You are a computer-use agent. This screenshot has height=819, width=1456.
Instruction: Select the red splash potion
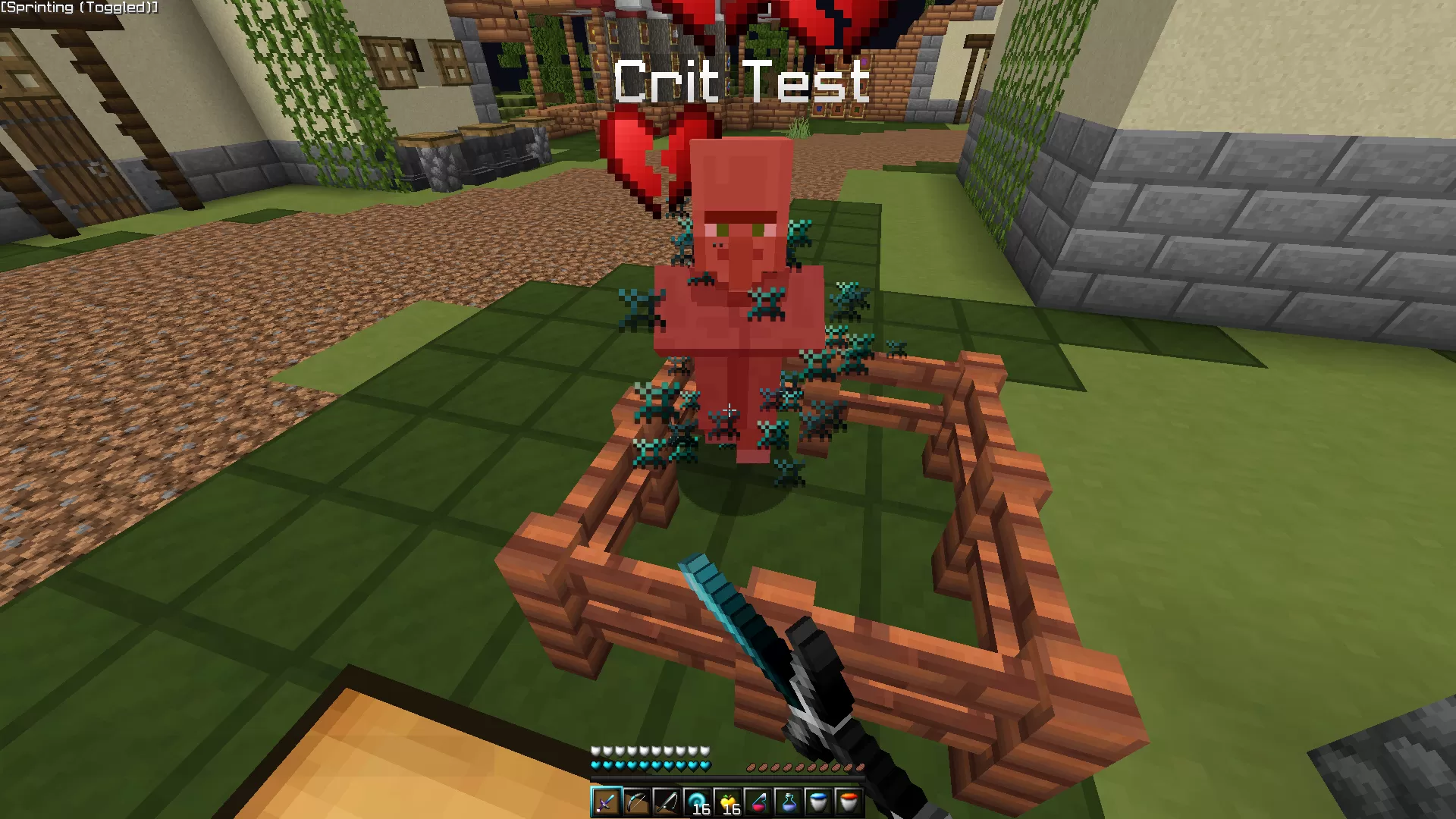tap(758, 802)
